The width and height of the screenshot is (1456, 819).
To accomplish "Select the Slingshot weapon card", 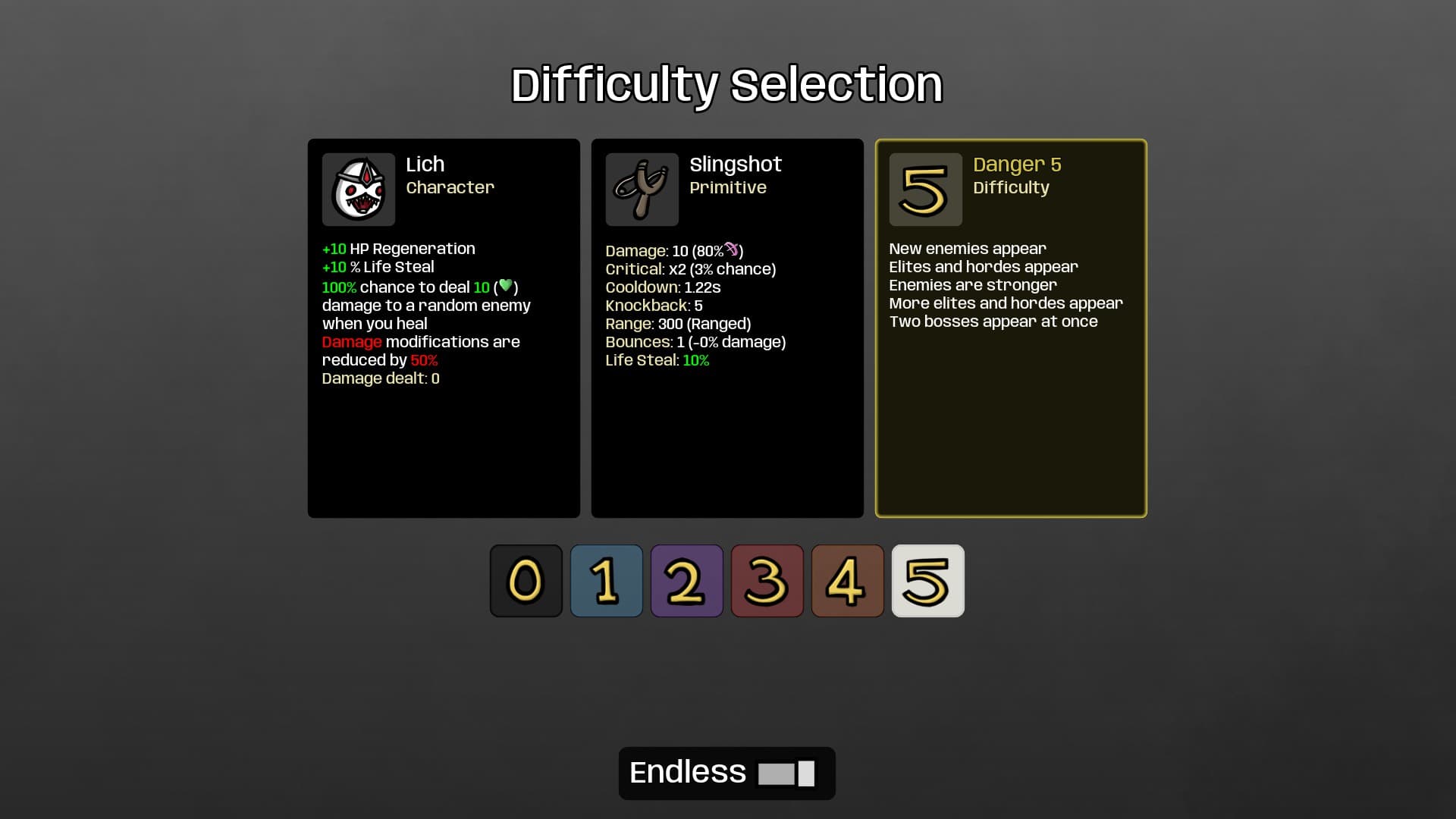I will [x=727, y=328].
